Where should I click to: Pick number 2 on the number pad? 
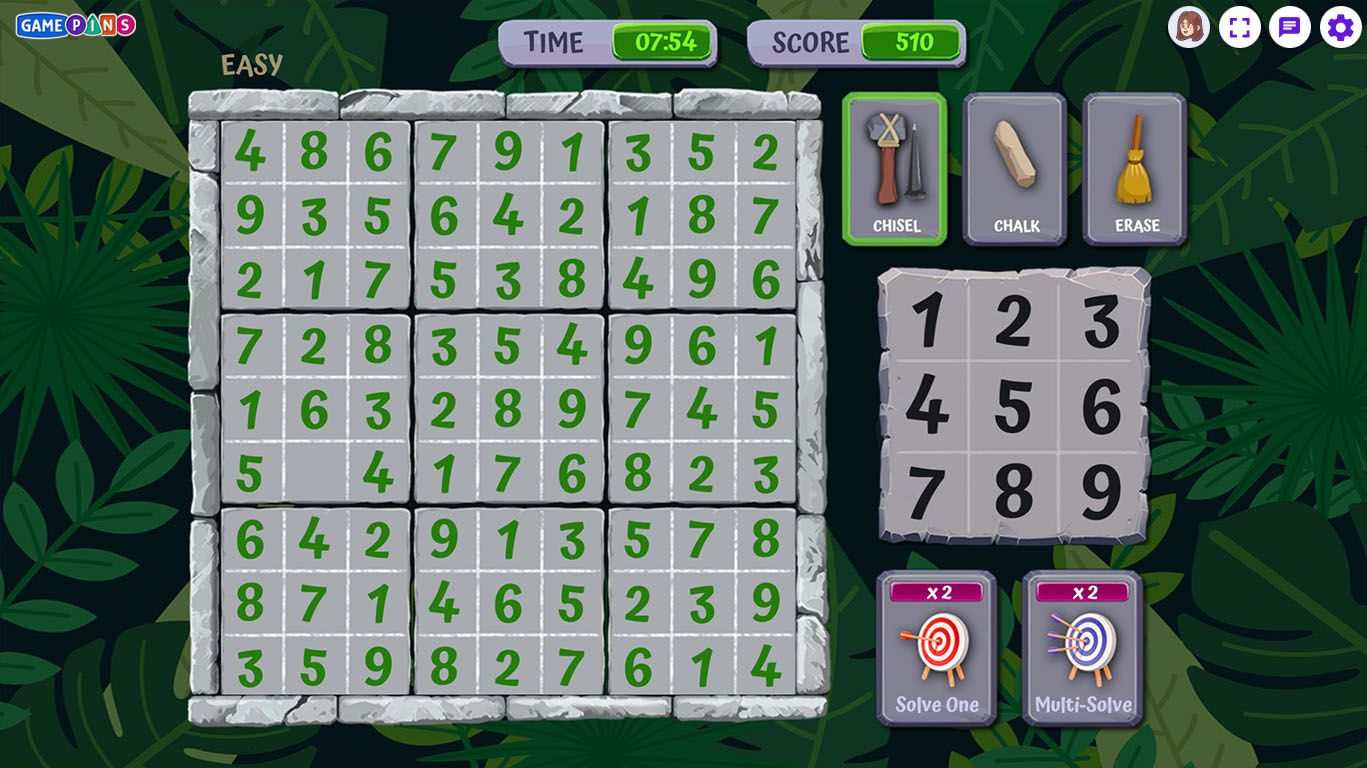pos(1014,320)
